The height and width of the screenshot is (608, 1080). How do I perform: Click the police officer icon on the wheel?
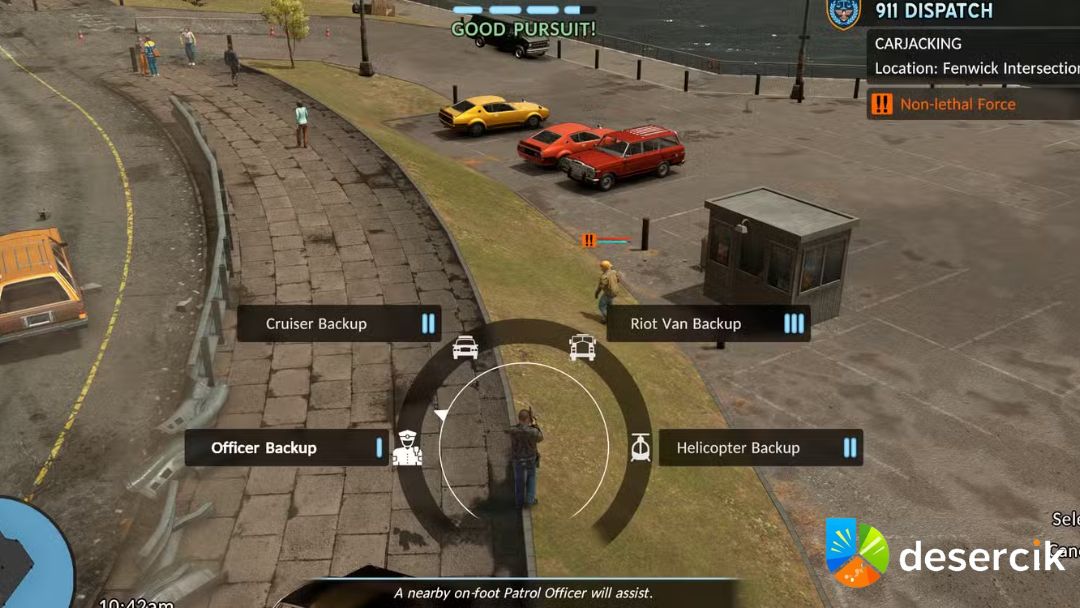click(407, 448)
